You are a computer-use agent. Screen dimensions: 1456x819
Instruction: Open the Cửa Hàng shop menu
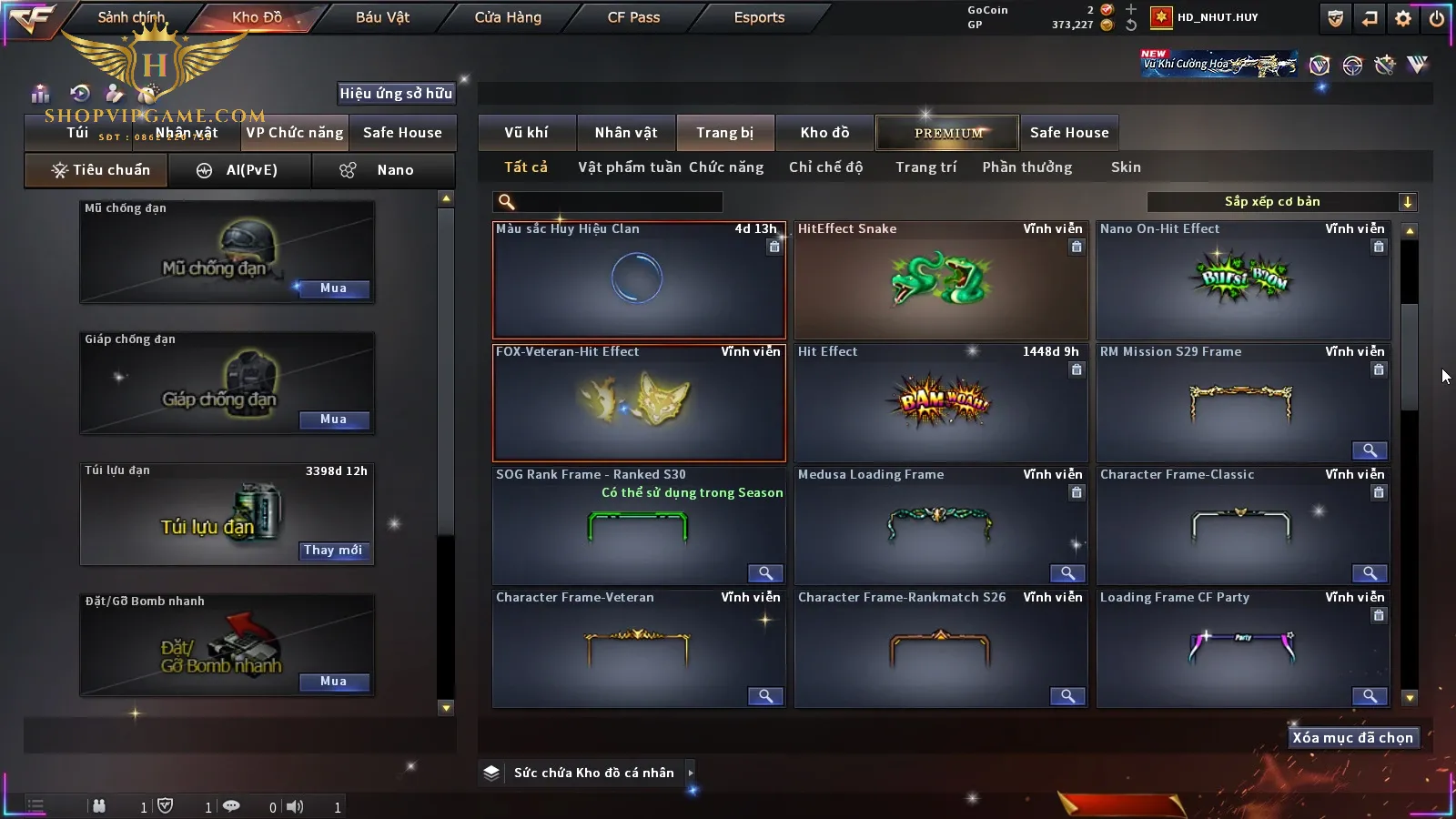pyautogui.click(x=508, y=17)
